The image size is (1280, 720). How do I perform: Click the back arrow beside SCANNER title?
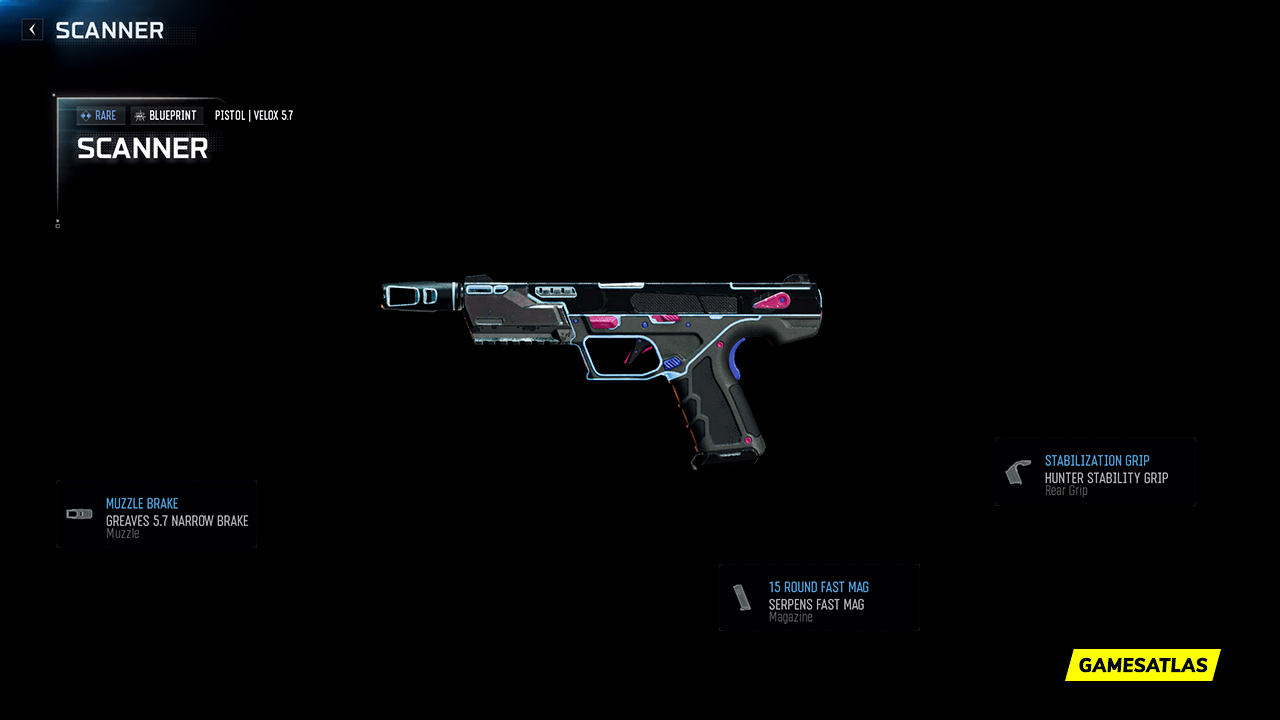tap(32, 29)
